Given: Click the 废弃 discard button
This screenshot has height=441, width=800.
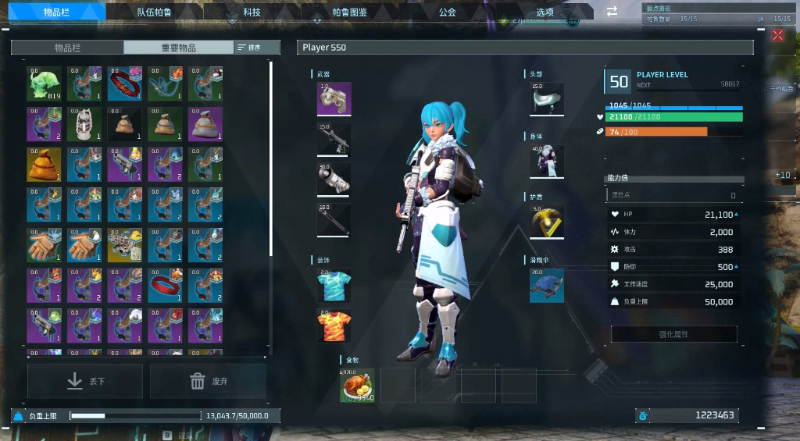Looking at the screenshot, I should pos(207,381).
